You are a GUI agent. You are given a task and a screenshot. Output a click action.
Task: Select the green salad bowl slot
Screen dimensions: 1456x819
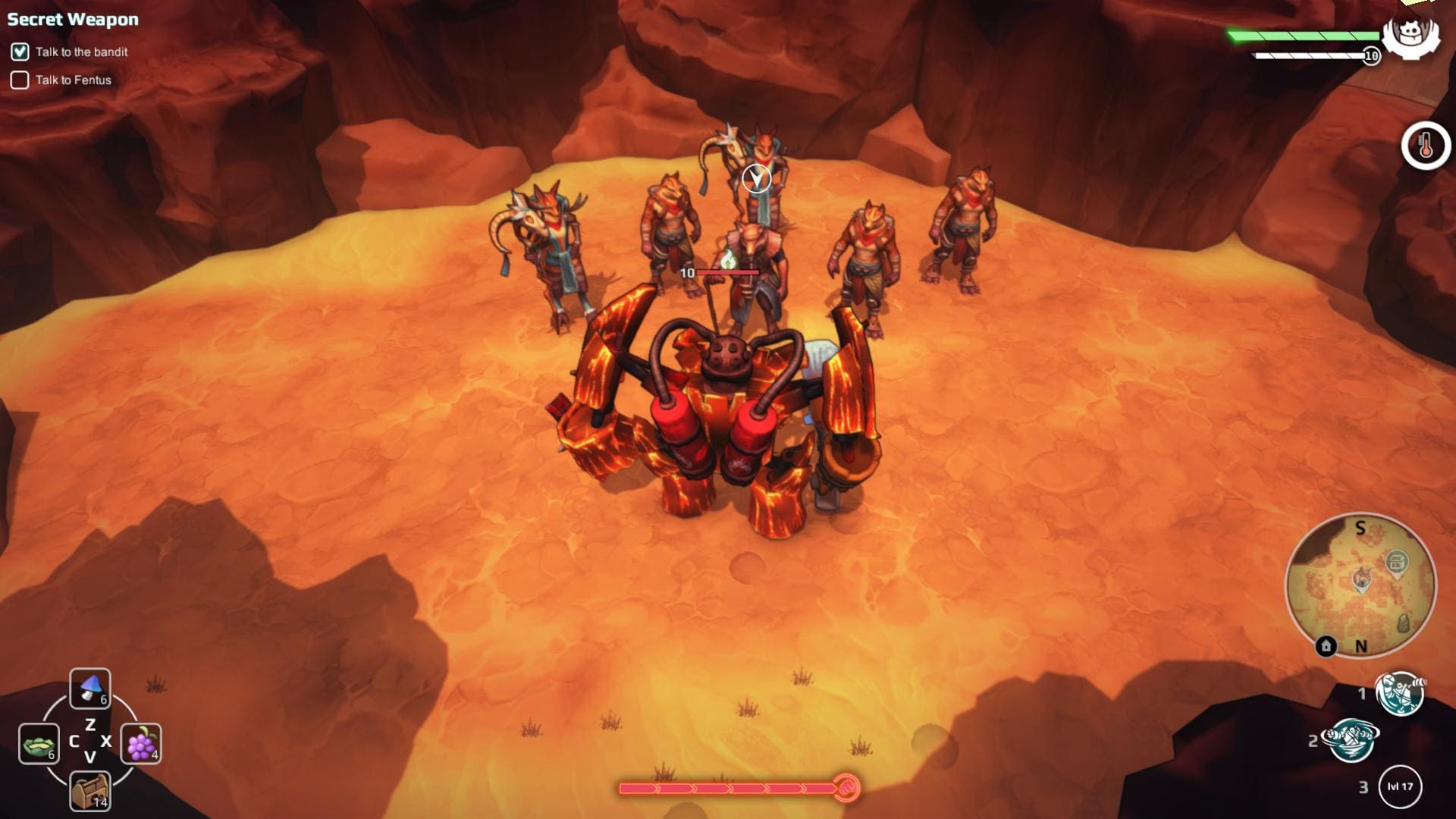[x=39, y=743]
